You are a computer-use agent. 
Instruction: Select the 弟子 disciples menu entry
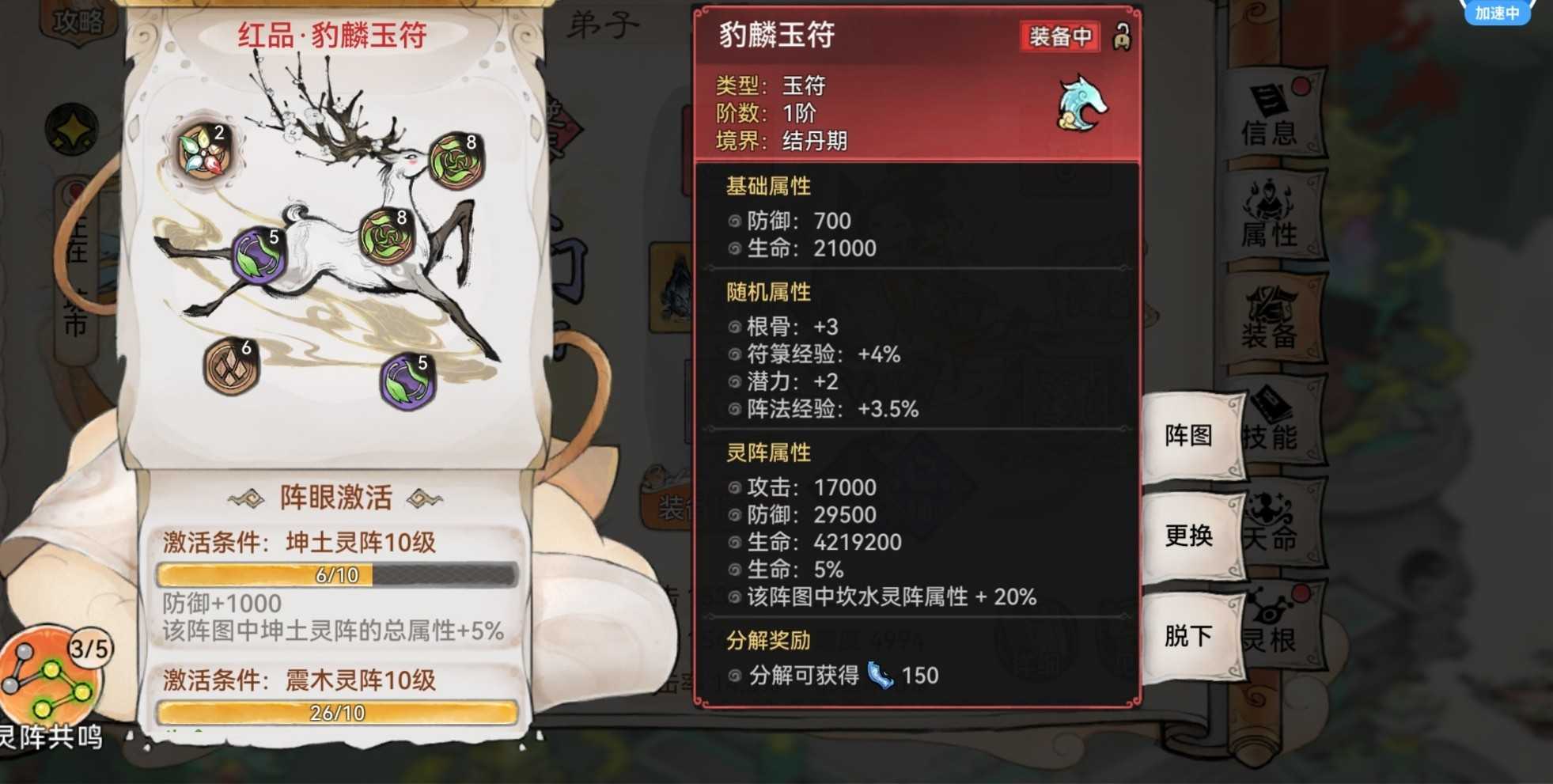pos(603,22)
